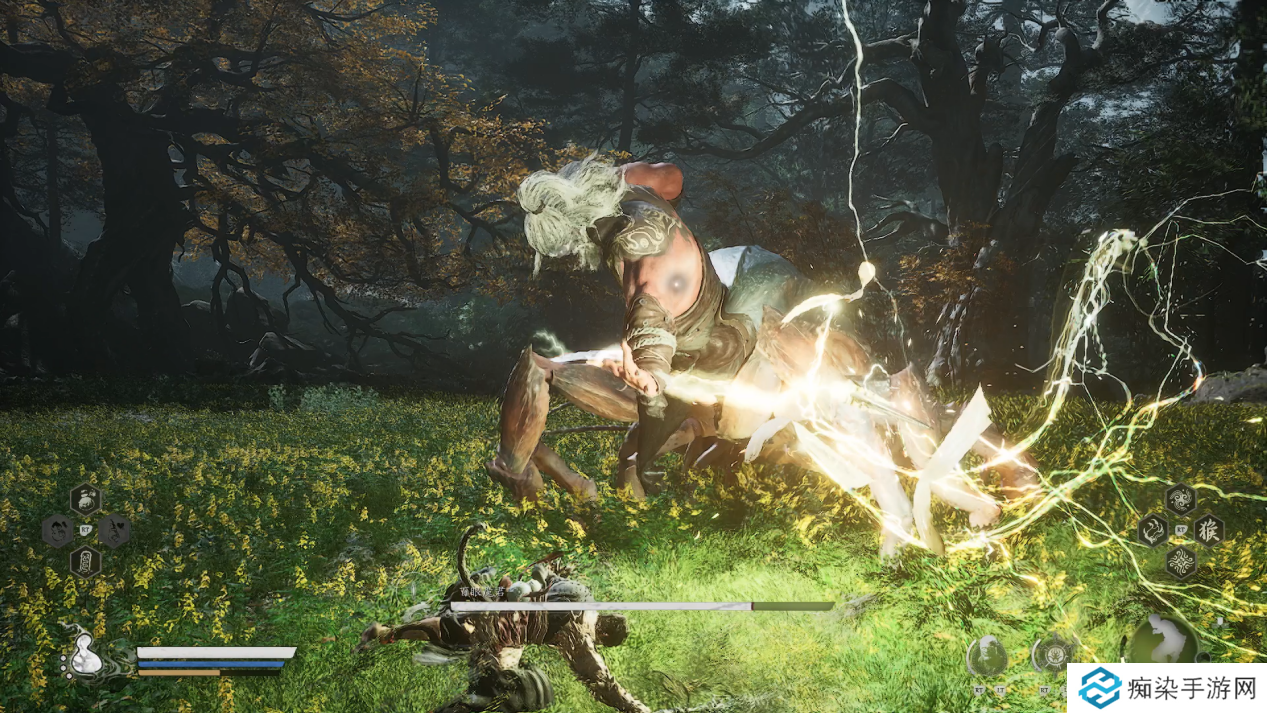Use the spiked emblem vessel skill
This screenshot has width=1267, height=713.
point(1052,655)
